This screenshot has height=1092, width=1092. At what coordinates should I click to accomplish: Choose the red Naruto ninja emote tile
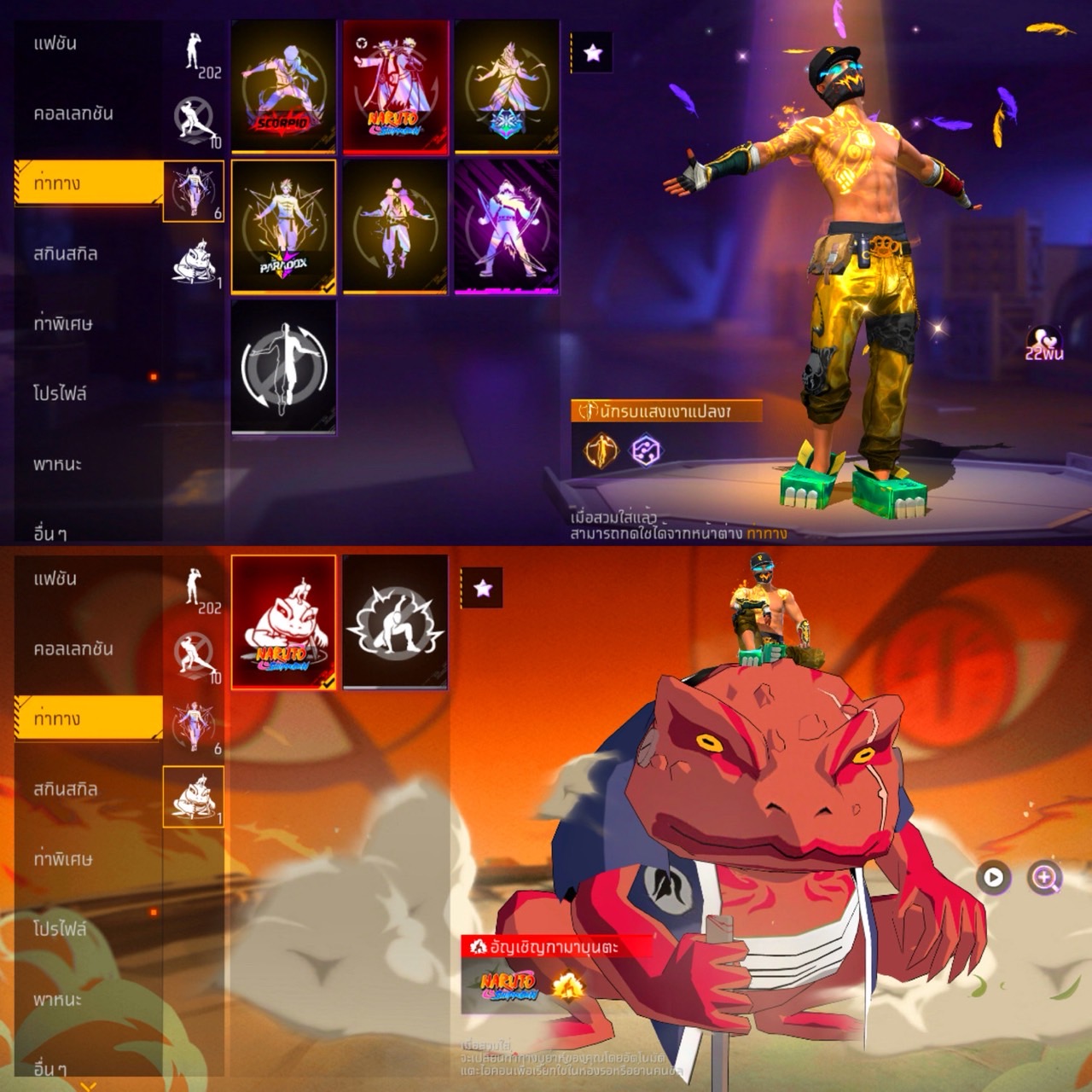point(395,87)
